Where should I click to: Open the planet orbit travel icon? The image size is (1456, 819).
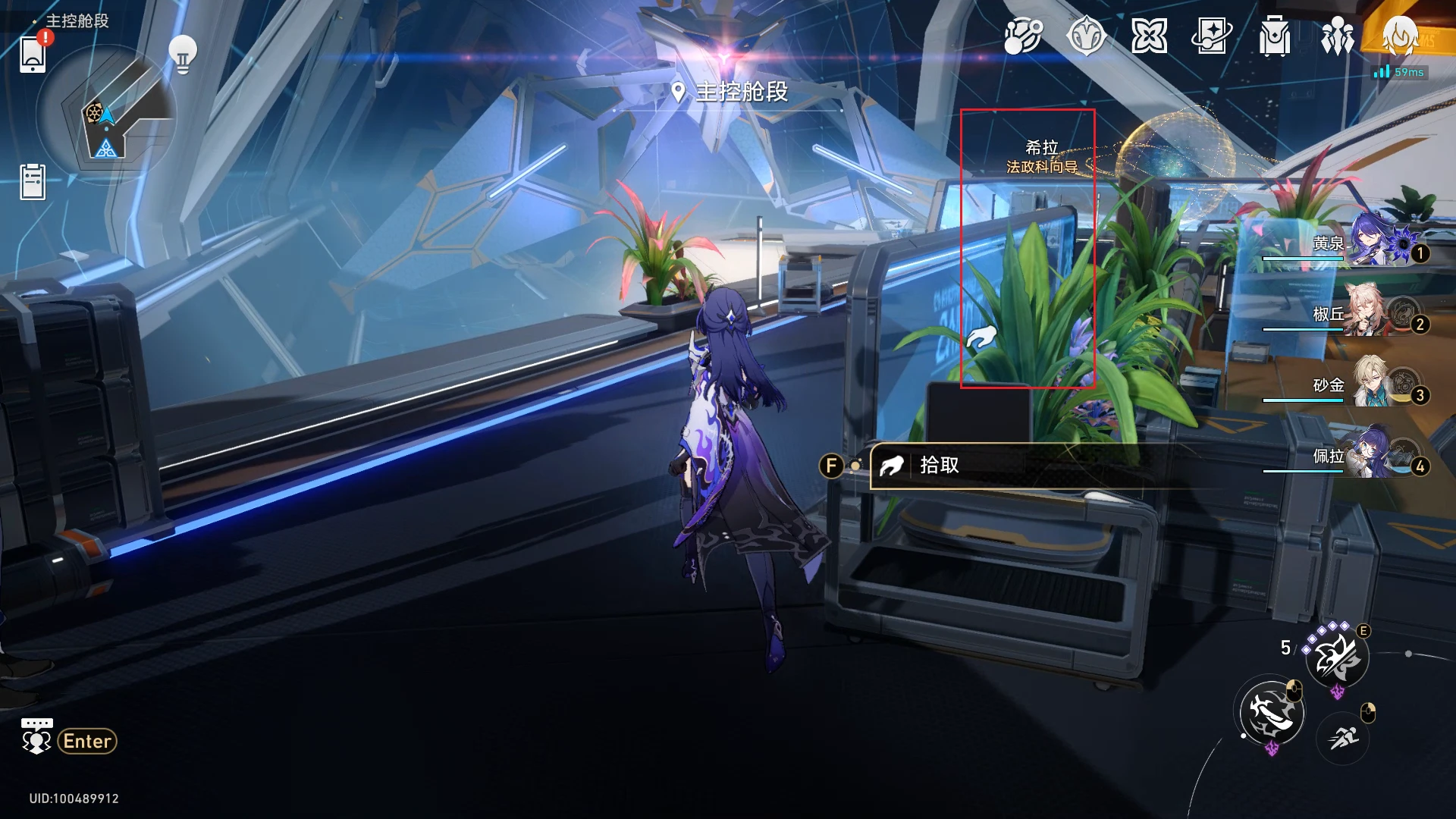click(x=1023, y=36)
